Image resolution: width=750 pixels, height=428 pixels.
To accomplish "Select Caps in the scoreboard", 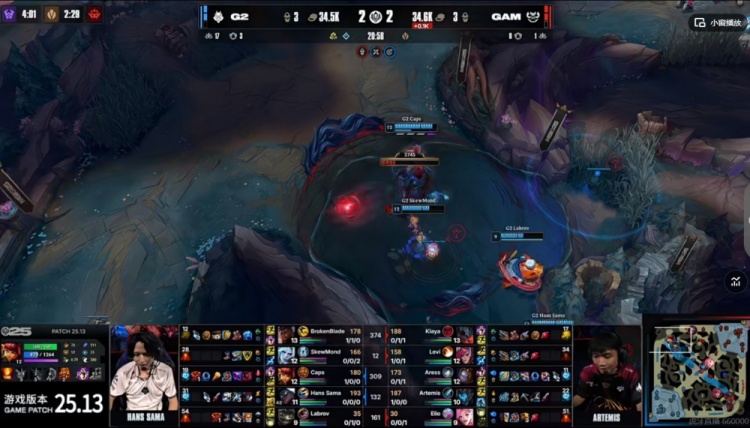I will point(322,374).
